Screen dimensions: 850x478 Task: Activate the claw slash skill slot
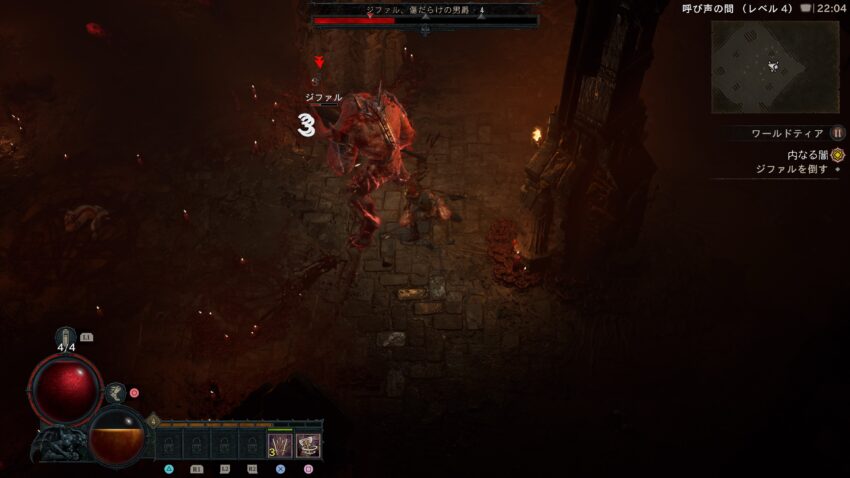click(x=280, y=445)
